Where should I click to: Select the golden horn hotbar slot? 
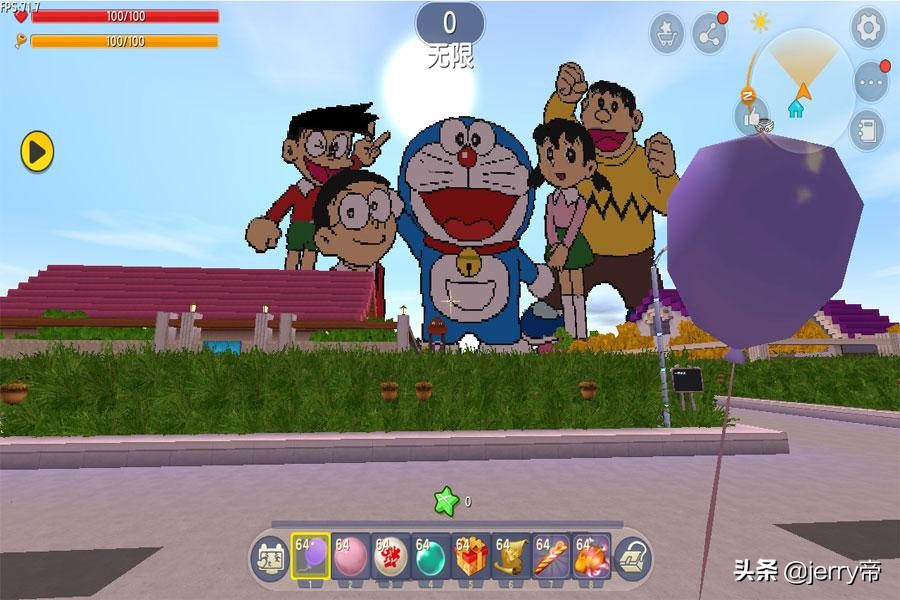tap(511, 556)
